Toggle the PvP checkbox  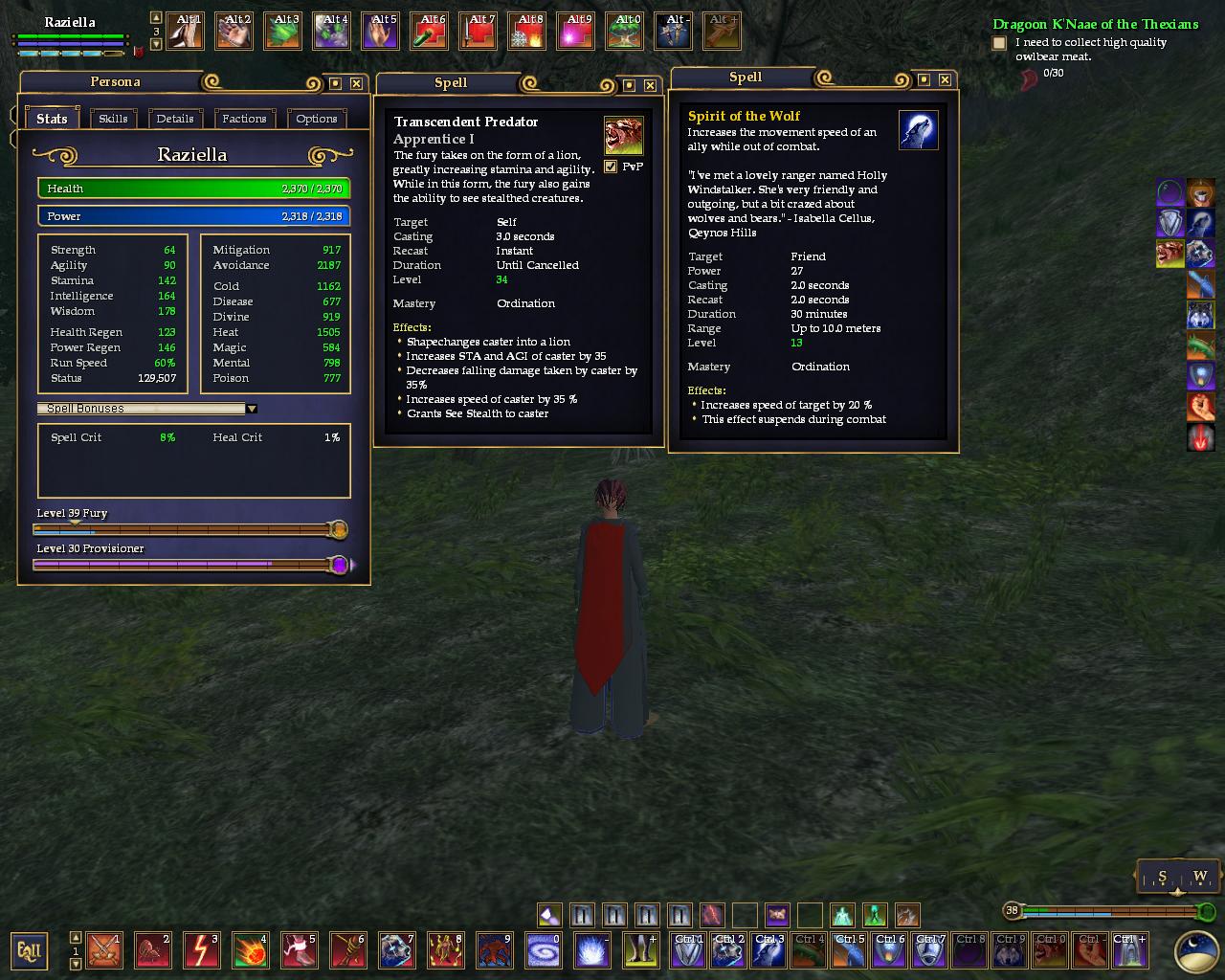tap(611, 167)
